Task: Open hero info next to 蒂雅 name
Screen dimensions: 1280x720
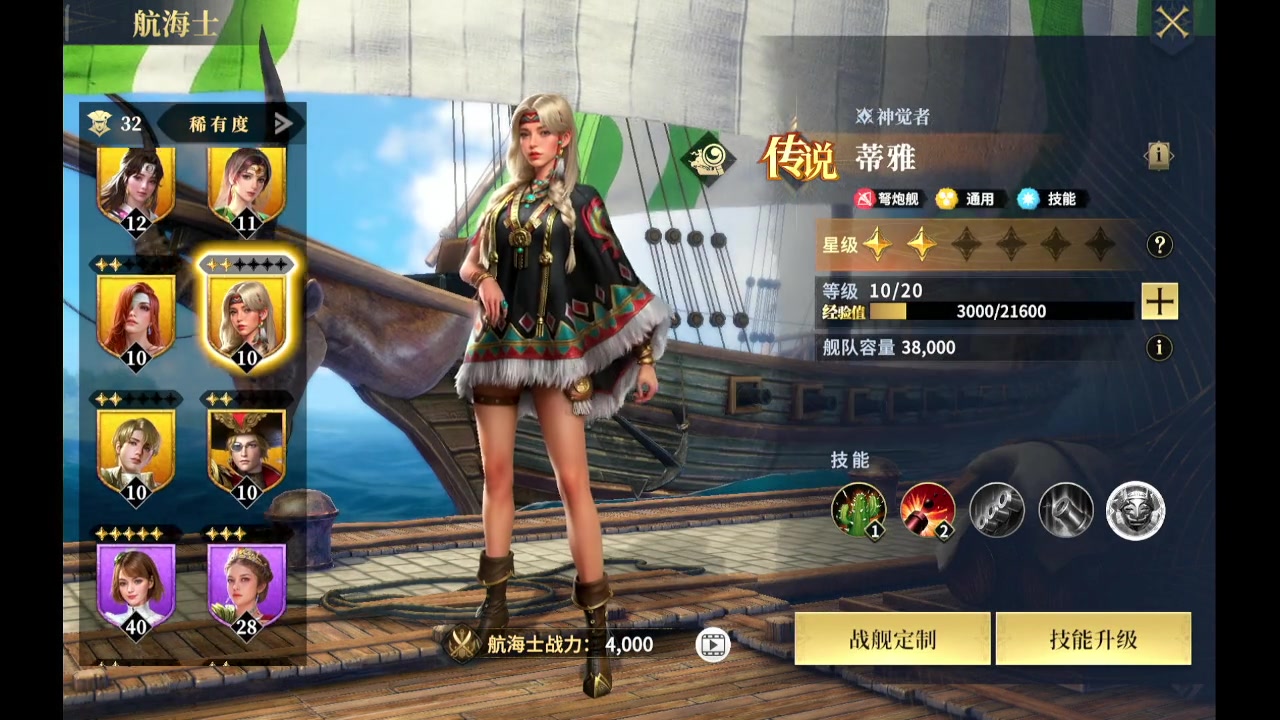Action: 1158,155
